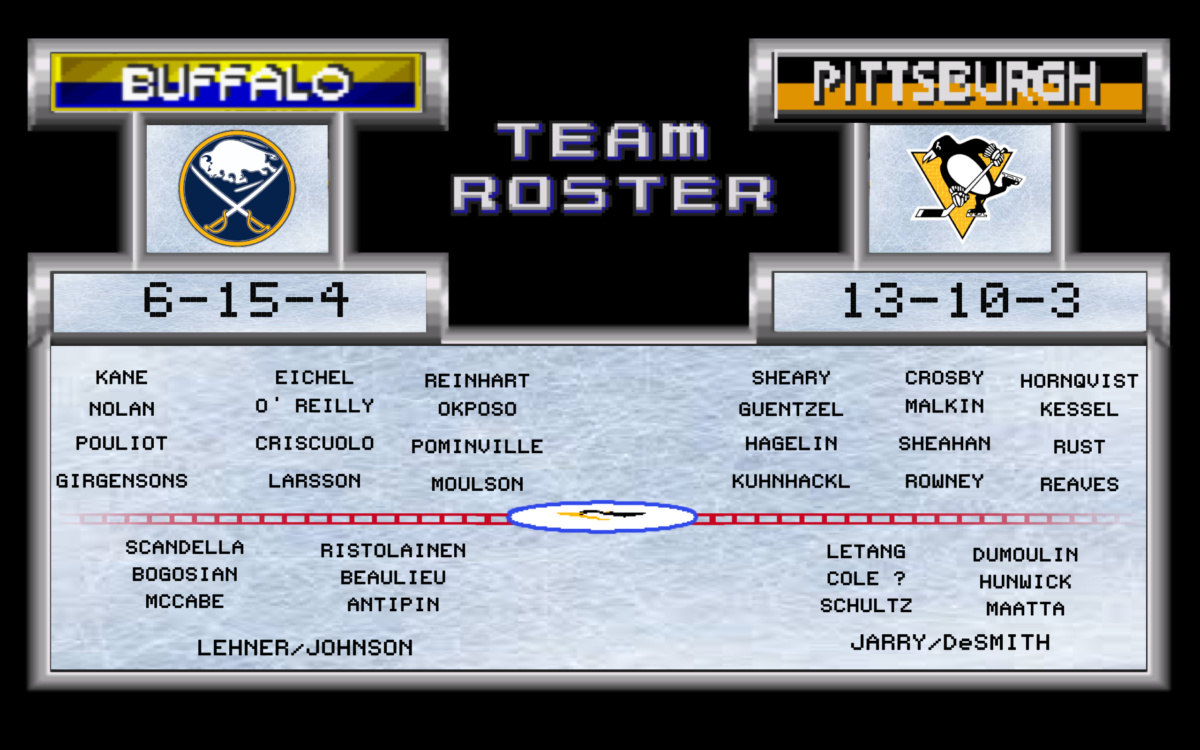The width and height of the screenshot is (1200, 750).
Task: Click the Jarry/DeSmith goalie entry
Action: (x=950, y=643)
